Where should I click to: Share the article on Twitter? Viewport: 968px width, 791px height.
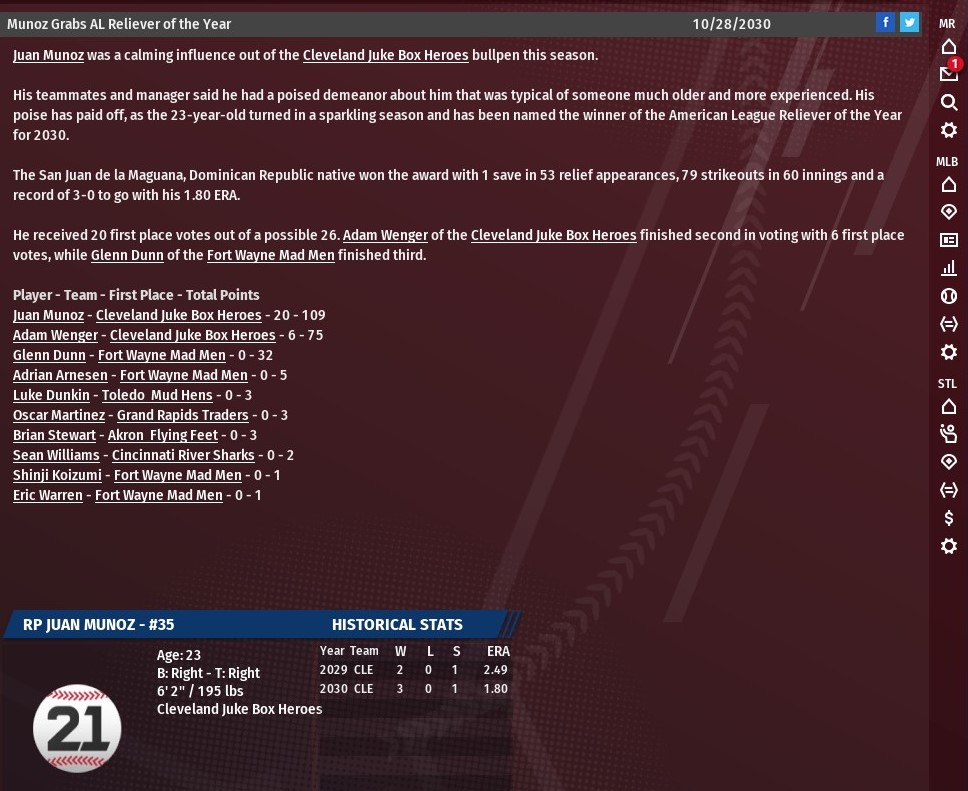point(909,23)
